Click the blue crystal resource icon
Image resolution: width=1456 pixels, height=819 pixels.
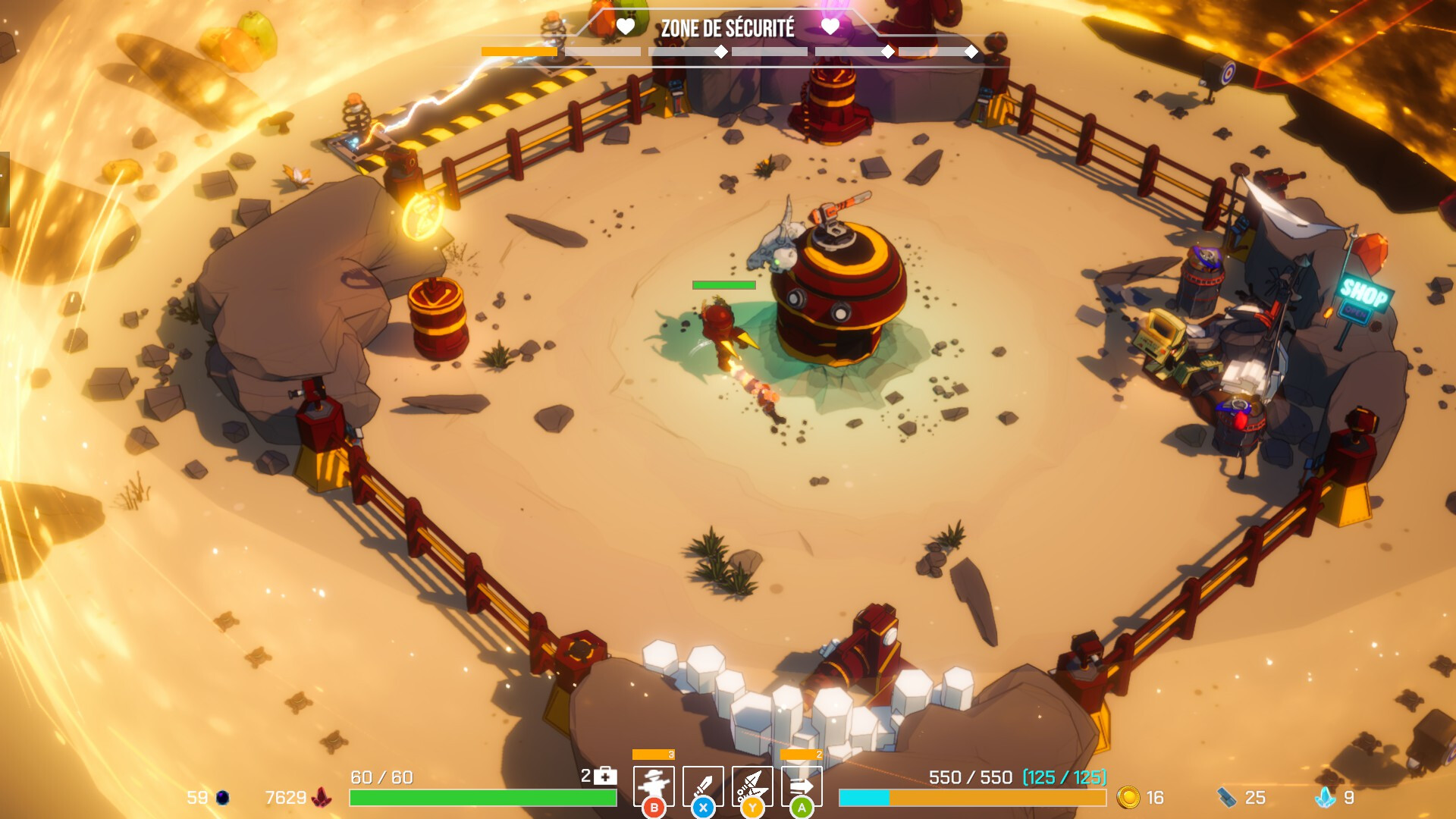(x=1326, y=798)
